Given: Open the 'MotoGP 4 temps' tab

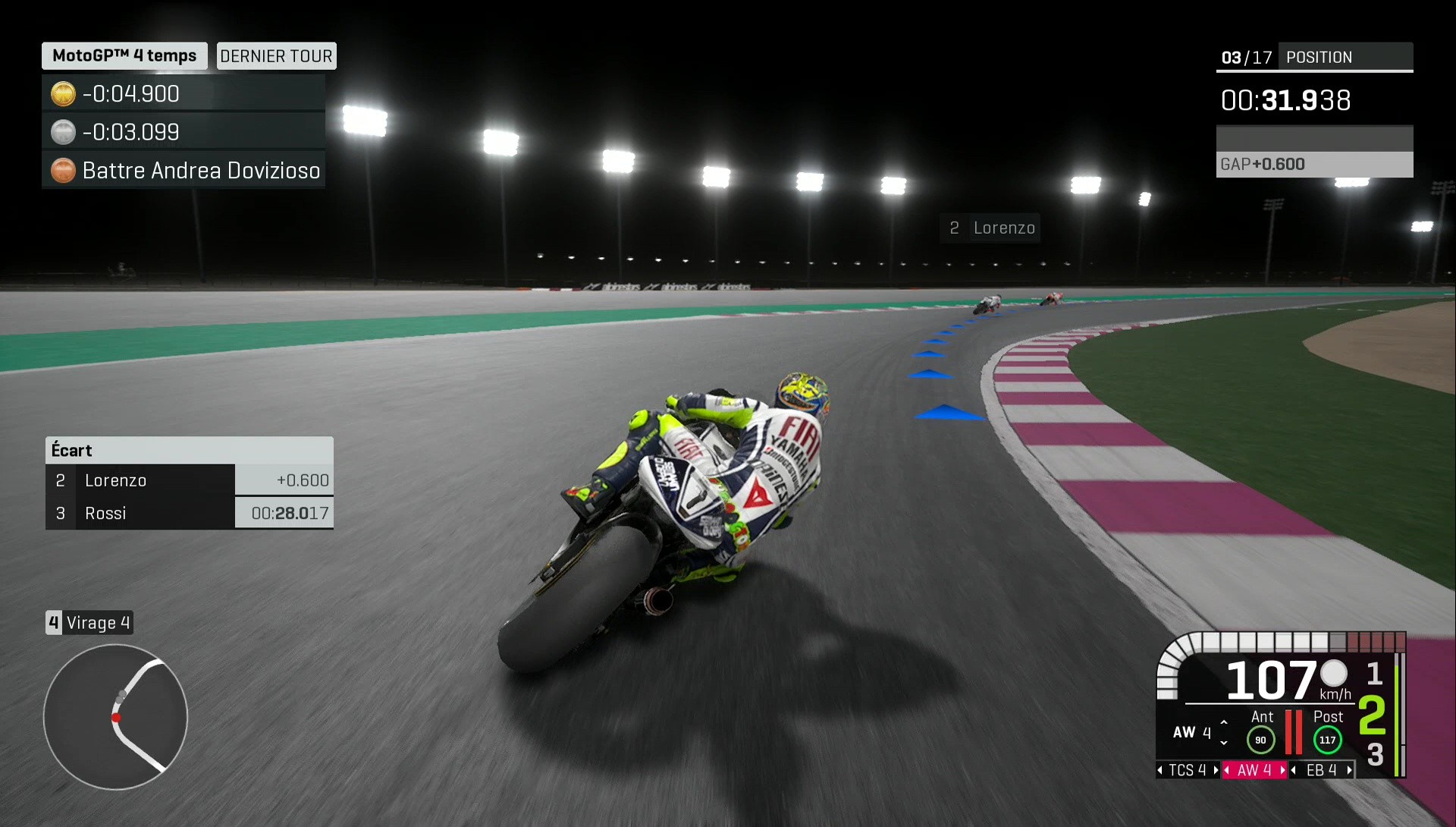Looking at the screenshot, I should tap(124, 55).
